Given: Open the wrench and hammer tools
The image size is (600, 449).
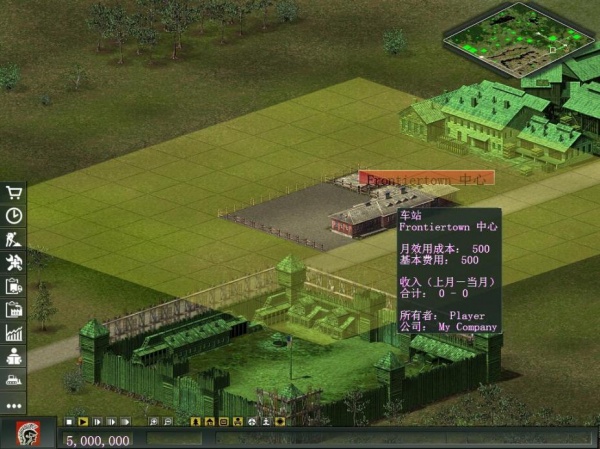Looking at the screenshot, I should pyautogui.click(x=14, y=262).
